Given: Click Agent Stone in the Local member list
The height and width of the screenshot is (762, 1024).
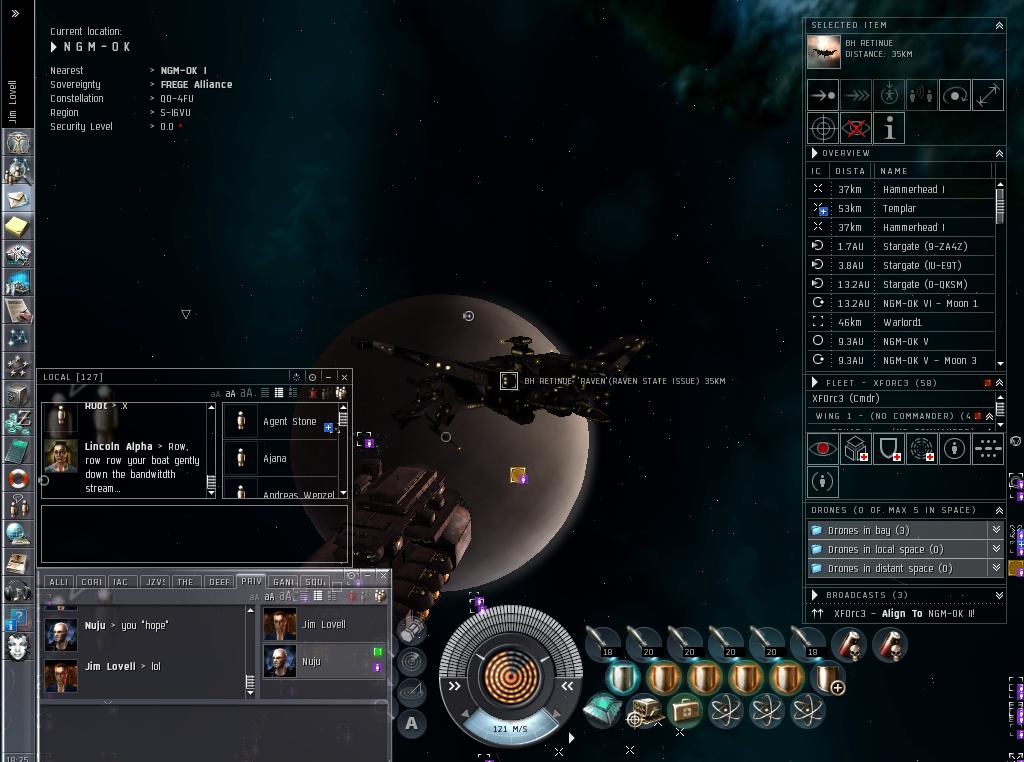Looking at the screenshot, I should click(x=289, y=421).
